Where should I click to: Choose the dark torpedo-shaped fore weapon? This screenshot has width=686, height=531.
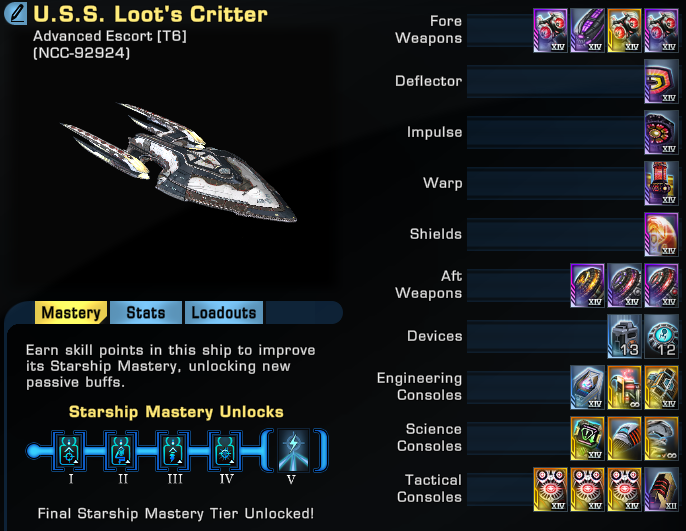coord(587,30)
